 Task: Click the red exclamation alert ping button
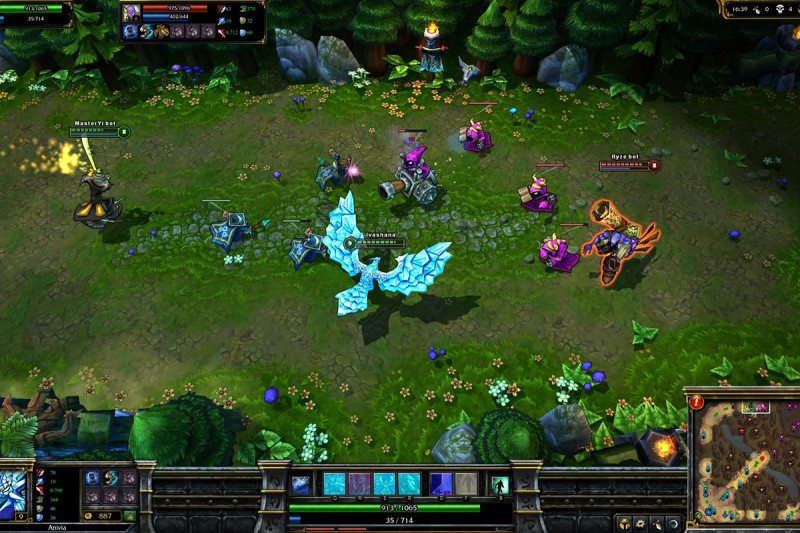[697, 402]
